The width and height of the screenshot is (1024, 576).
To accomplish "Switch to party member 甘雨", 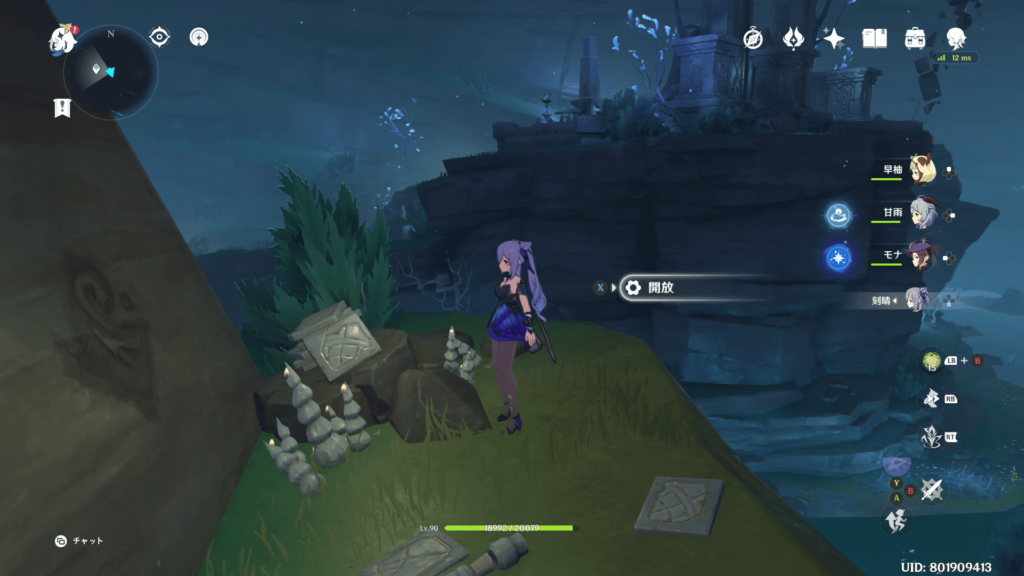I will coord(922,213).
